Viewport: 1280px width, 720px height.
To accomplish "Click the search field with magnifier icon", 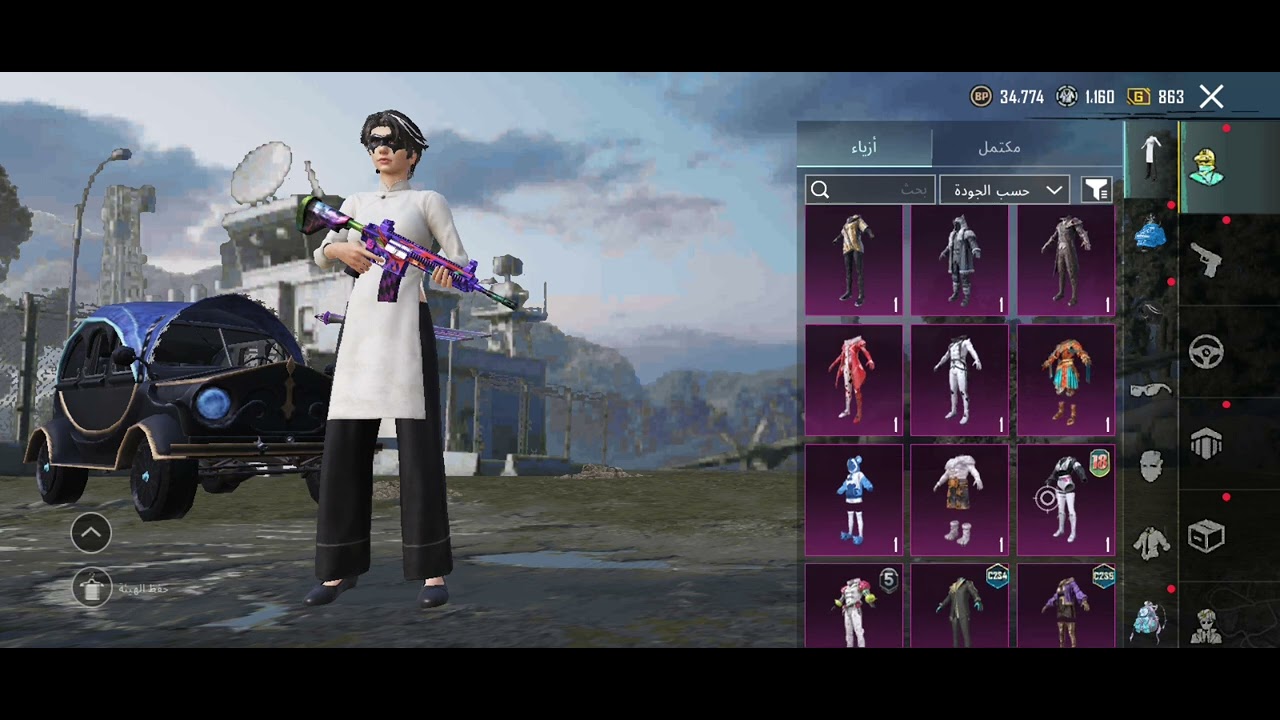I will (x=870, y=190).
